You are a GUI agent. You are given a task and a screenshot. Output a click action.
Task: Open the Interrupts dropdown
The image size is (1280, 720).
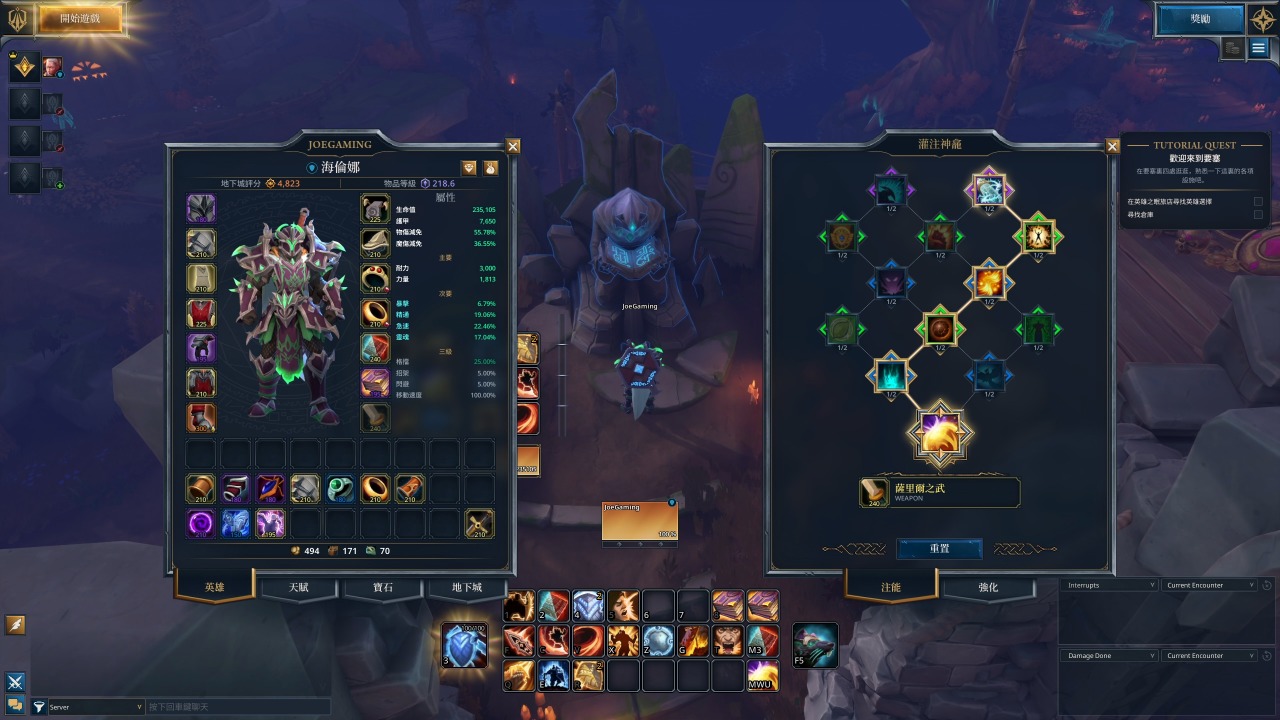coord(1108,585)
